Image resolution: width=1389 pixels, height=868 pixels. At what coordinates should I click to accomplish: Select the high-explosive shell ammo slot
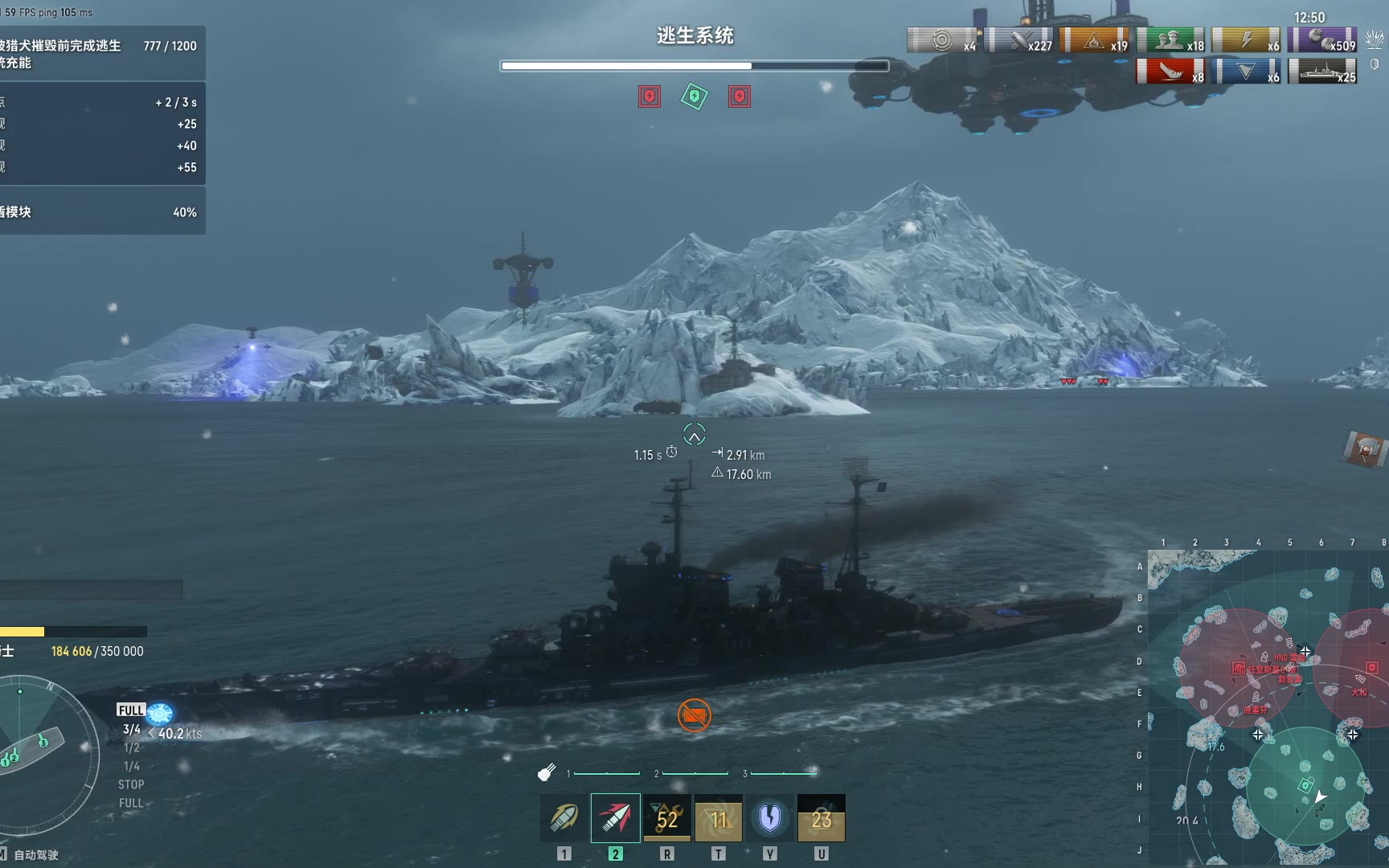point(564,818)
